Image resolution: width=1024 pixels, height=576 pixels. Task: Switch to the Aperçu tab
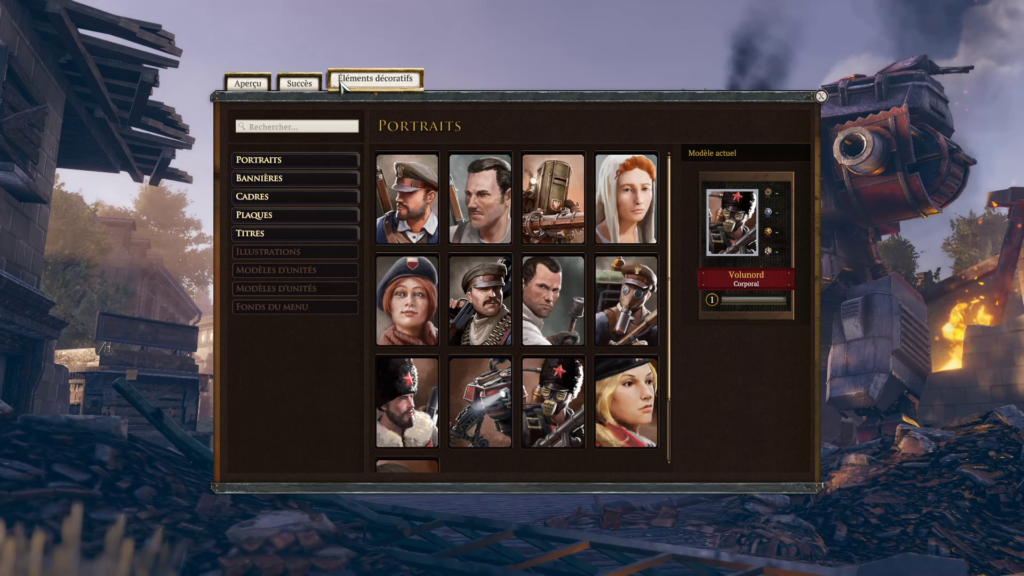247,84
